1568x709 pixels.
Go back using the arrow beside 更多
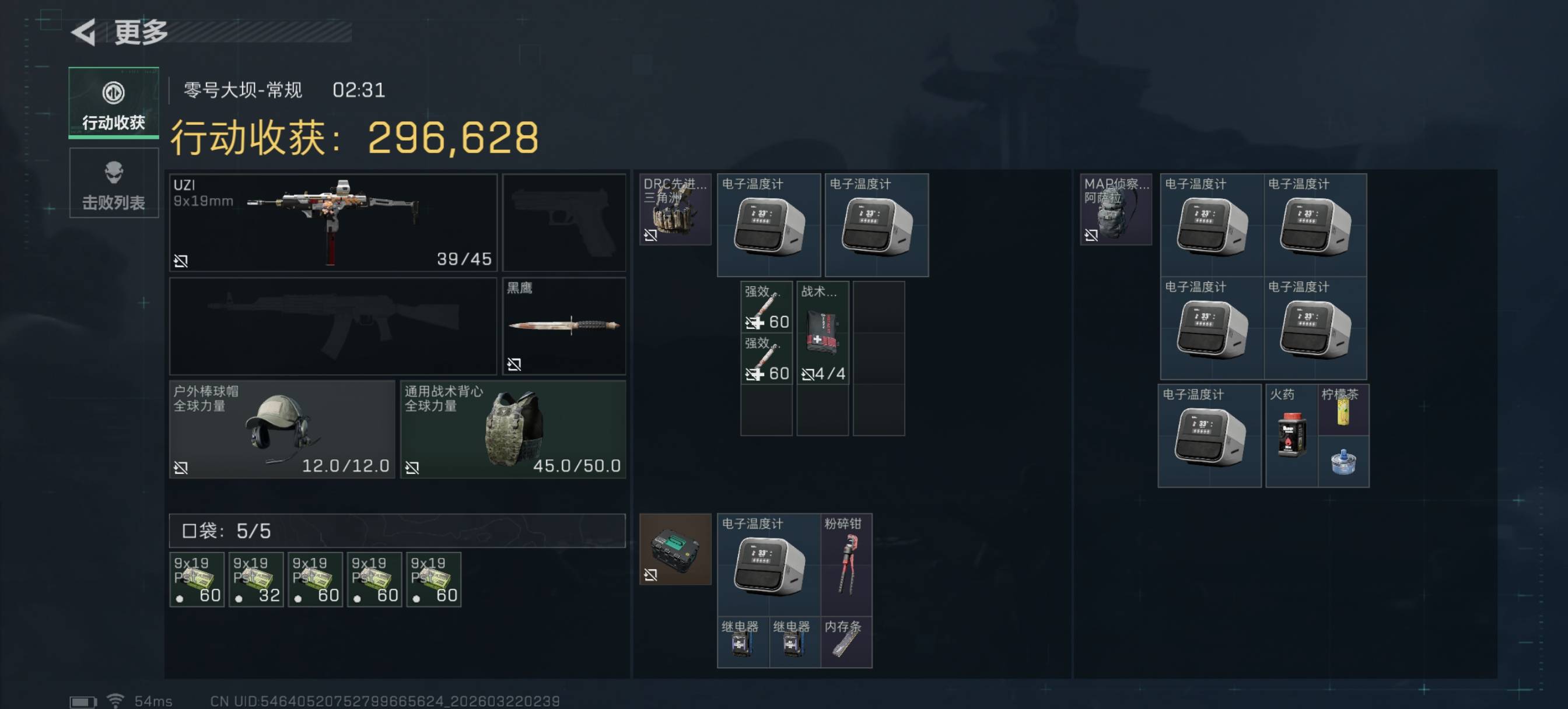coord(84,31)
